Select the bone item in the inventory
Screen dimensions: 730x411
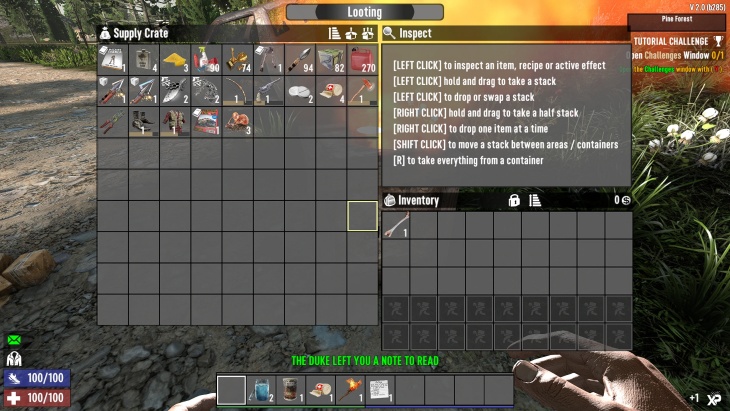[396, 227]
